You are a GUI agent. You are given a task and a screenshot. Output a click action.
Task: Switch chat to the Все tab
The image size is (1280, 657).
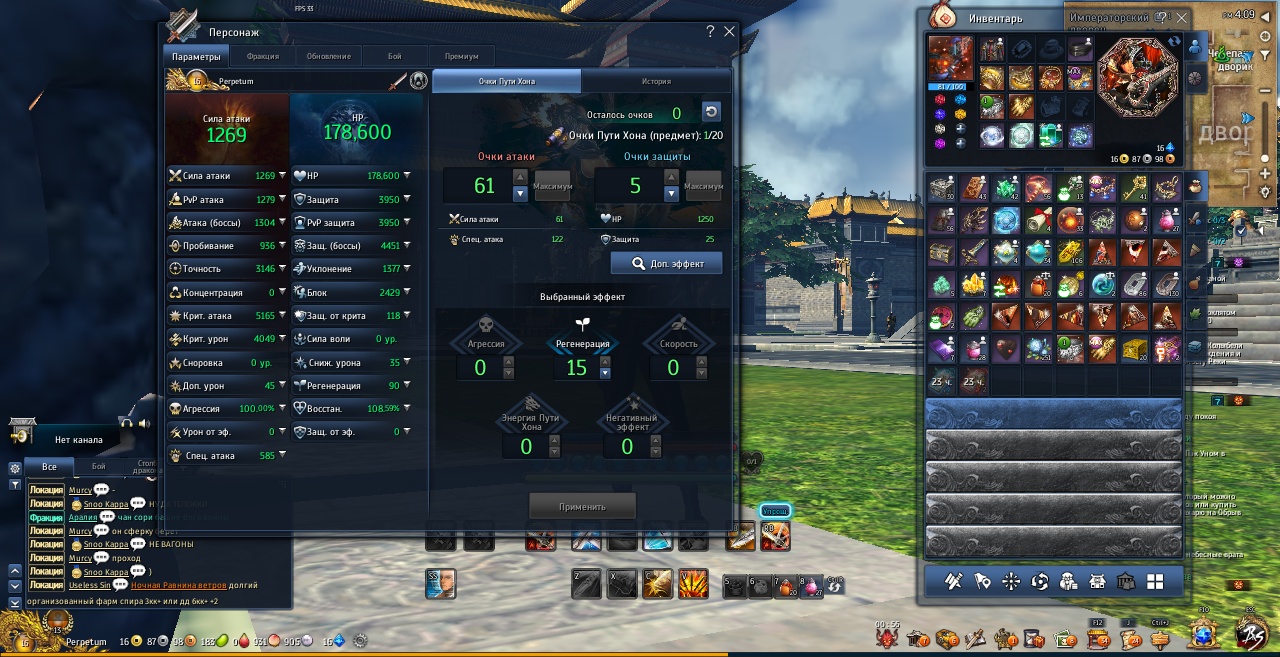(x=49, y=467)
